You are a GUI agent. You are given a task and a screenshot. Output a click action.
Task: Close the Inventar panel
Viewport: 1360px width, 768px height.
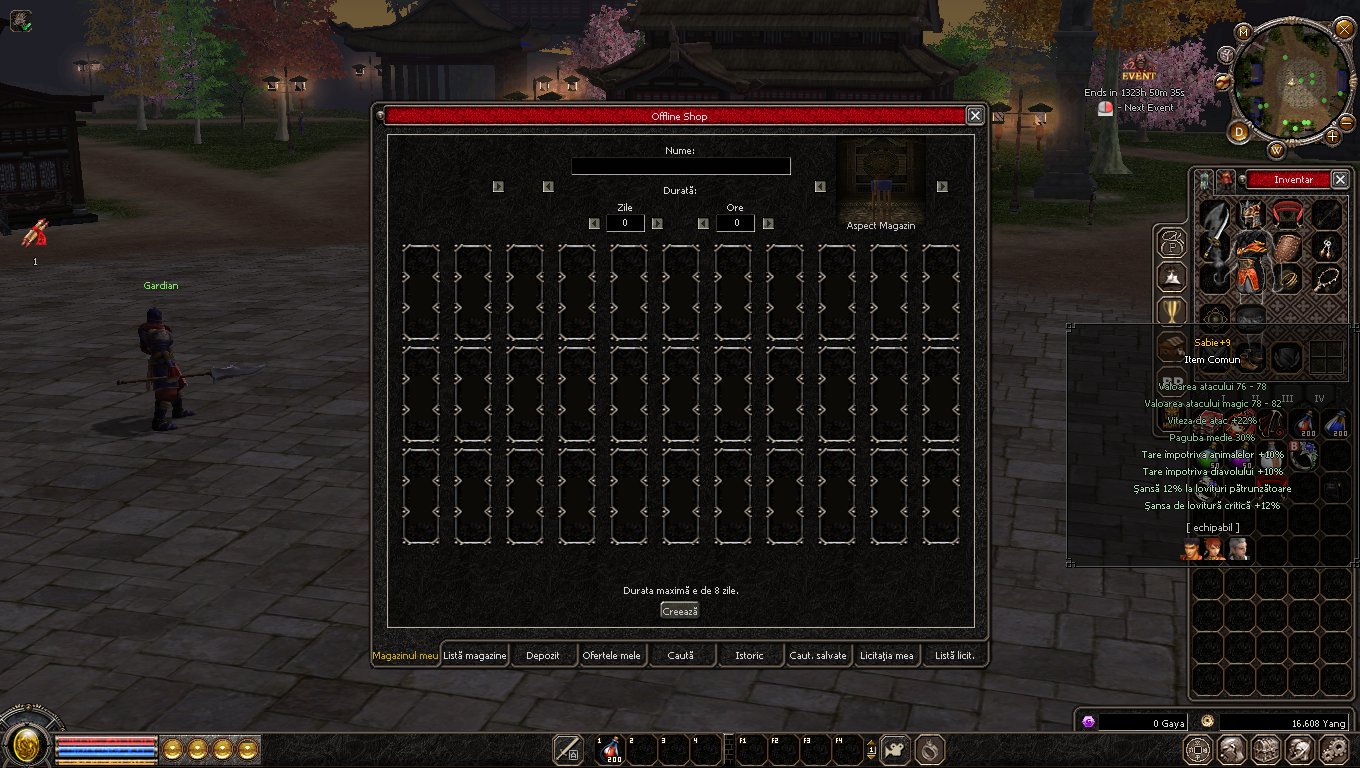pyautogui.click(x=1340, y=180)
